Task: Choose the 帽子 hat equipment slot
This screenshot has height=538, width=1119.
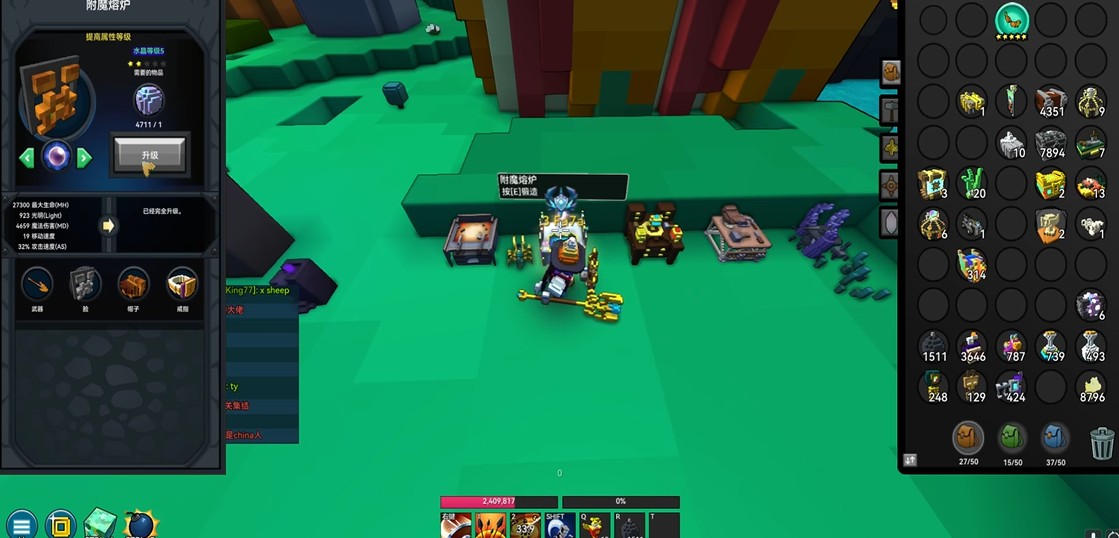Action: 133,285
